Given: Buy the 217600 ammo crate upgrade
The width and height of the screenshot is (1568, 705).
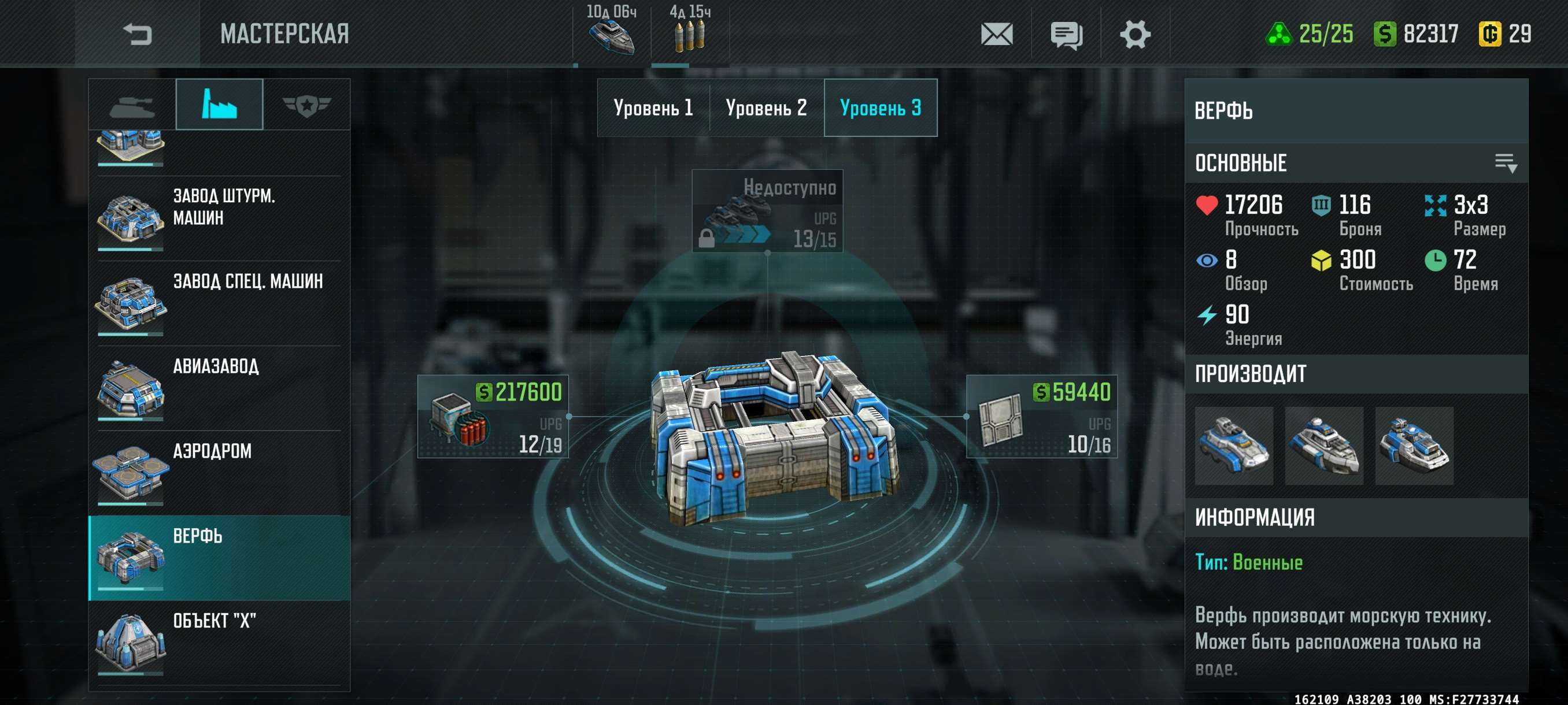Looking at the screenshot, I should pos(493,417).
